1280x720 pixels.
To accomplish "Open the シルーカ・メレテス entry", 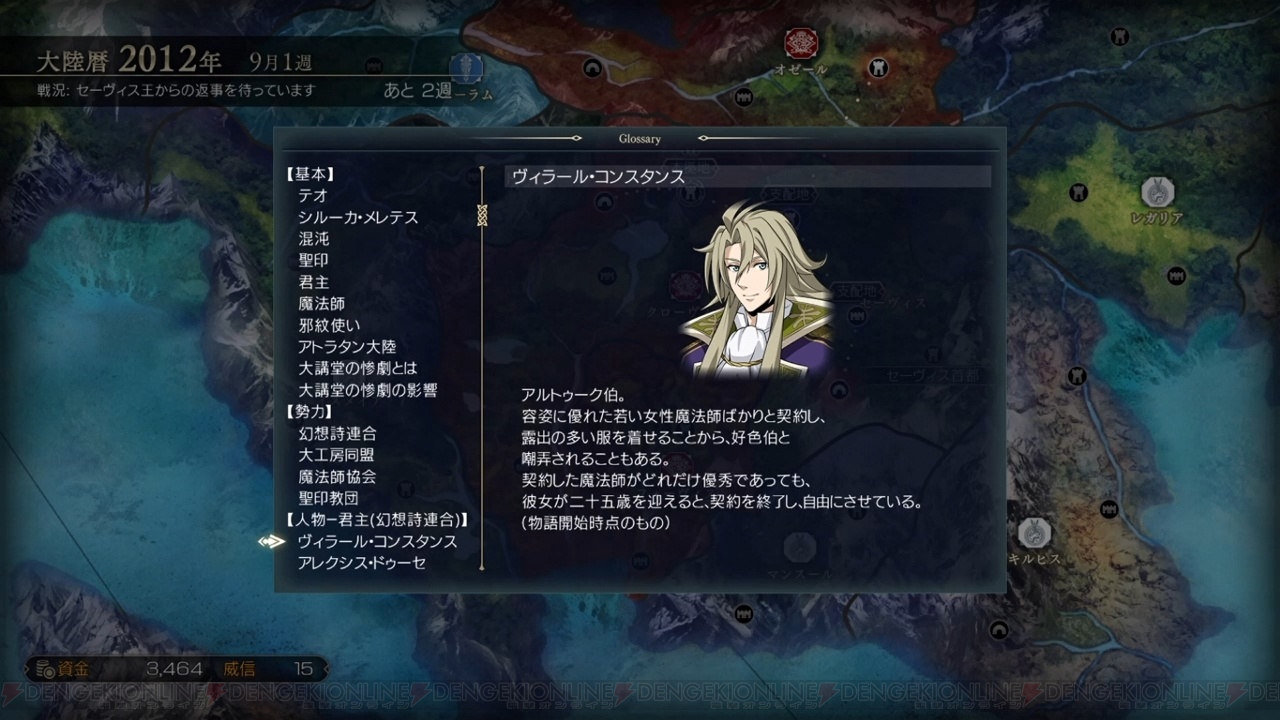I will tap(358, 218).
